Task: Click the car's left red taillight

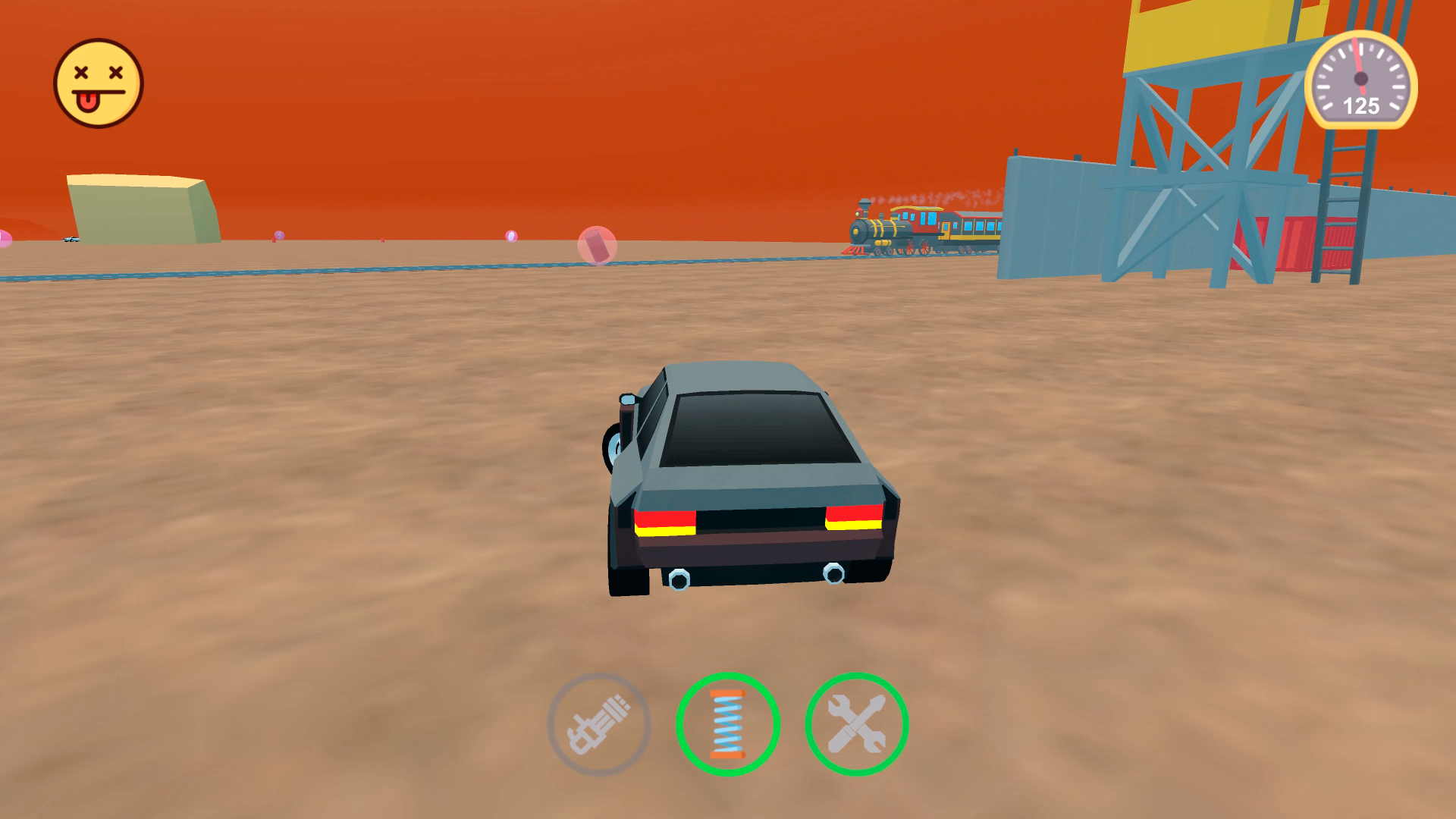Action: tap(667, 523)
